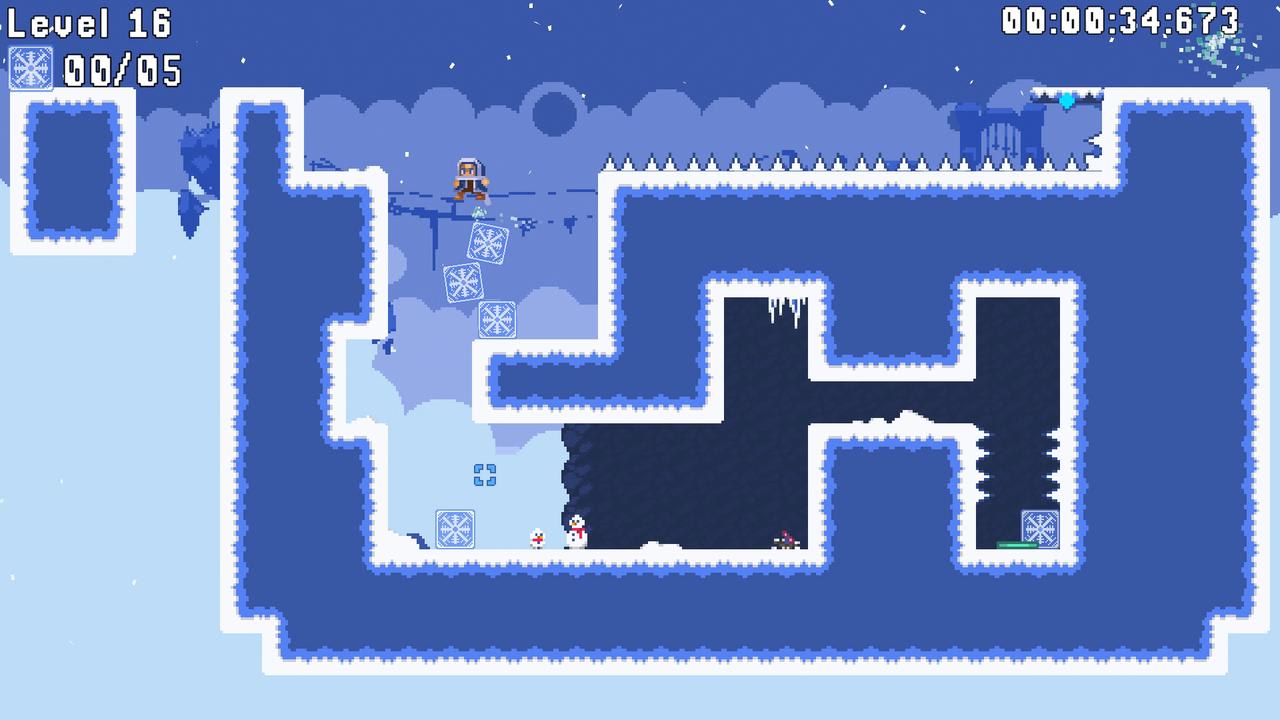Click the blue bracket target marker on the snow ledge
The height and width of the screenshot is (720, 1280).
(x=486, y=477)
